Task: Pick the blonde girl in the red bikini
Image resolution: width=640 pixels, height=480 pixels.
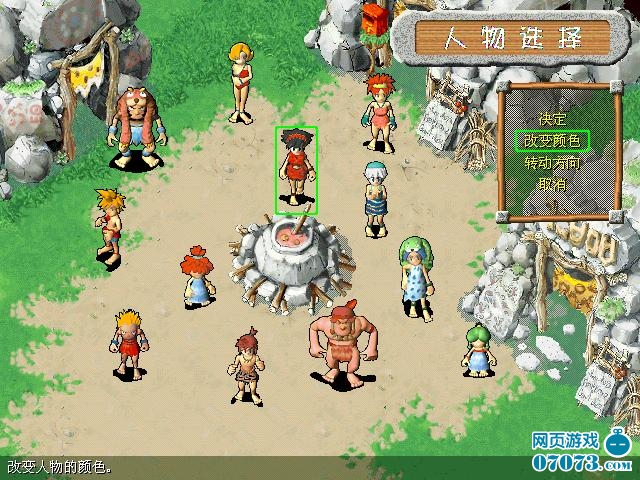Action: pos(241,78)
